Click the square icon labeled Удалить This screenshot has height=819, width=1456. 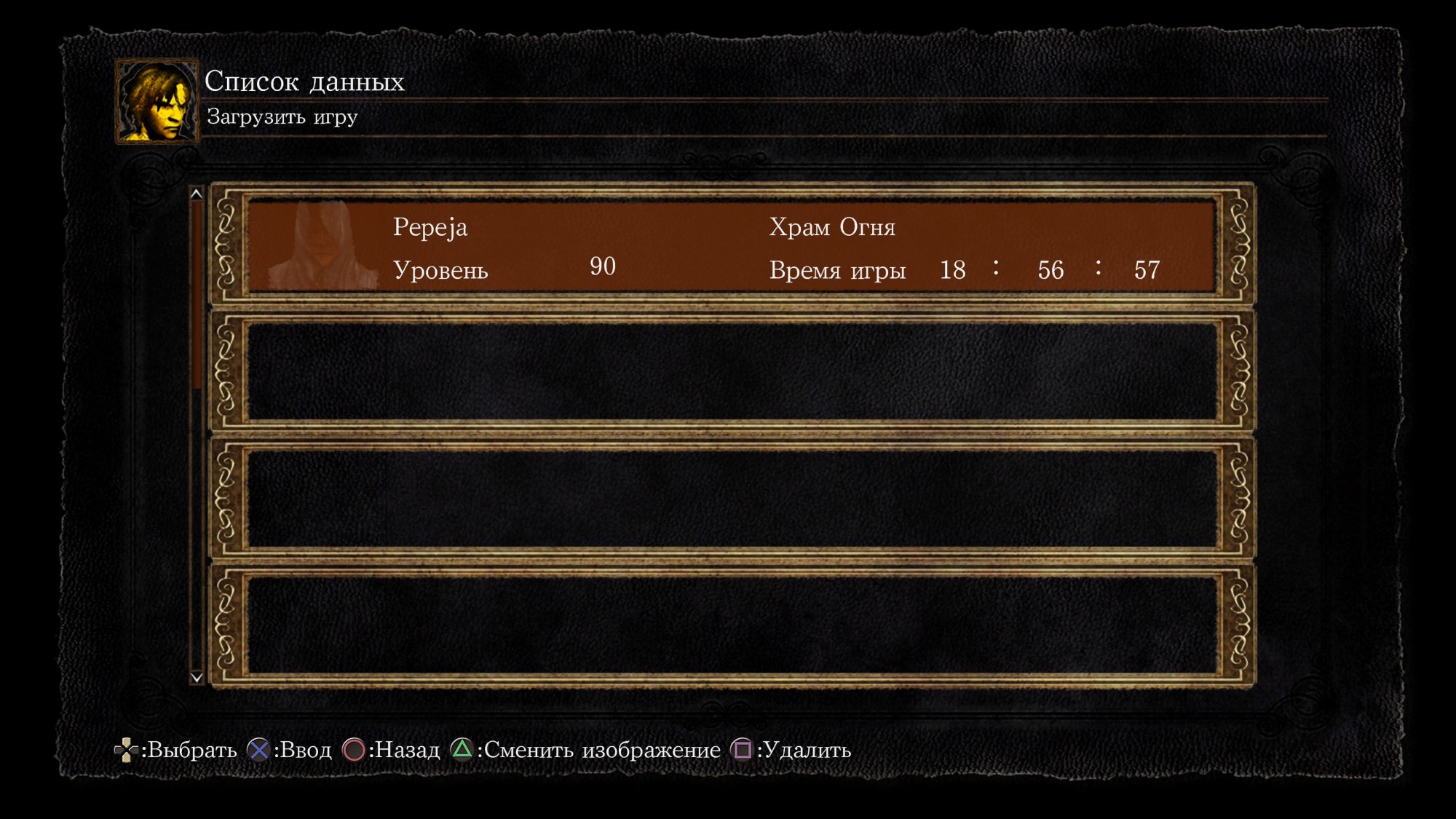click(x=742, y=750)
